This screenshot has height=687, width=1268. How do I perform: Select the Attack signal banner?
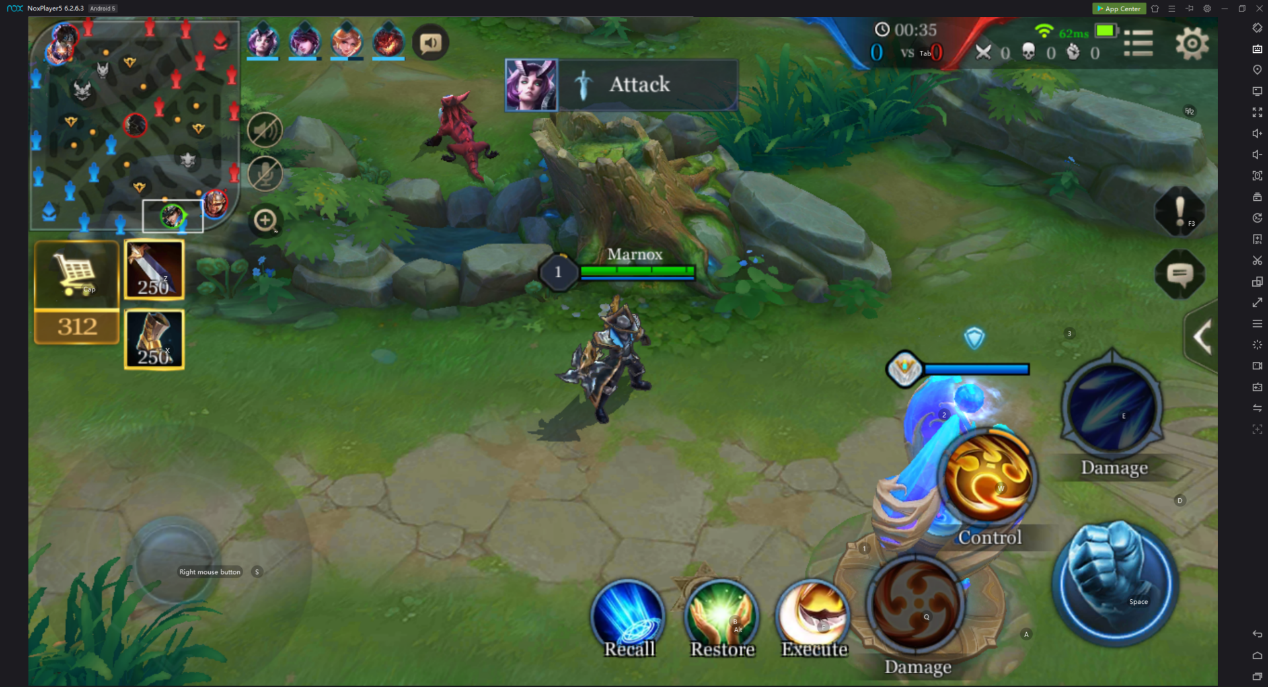[622, 84]
